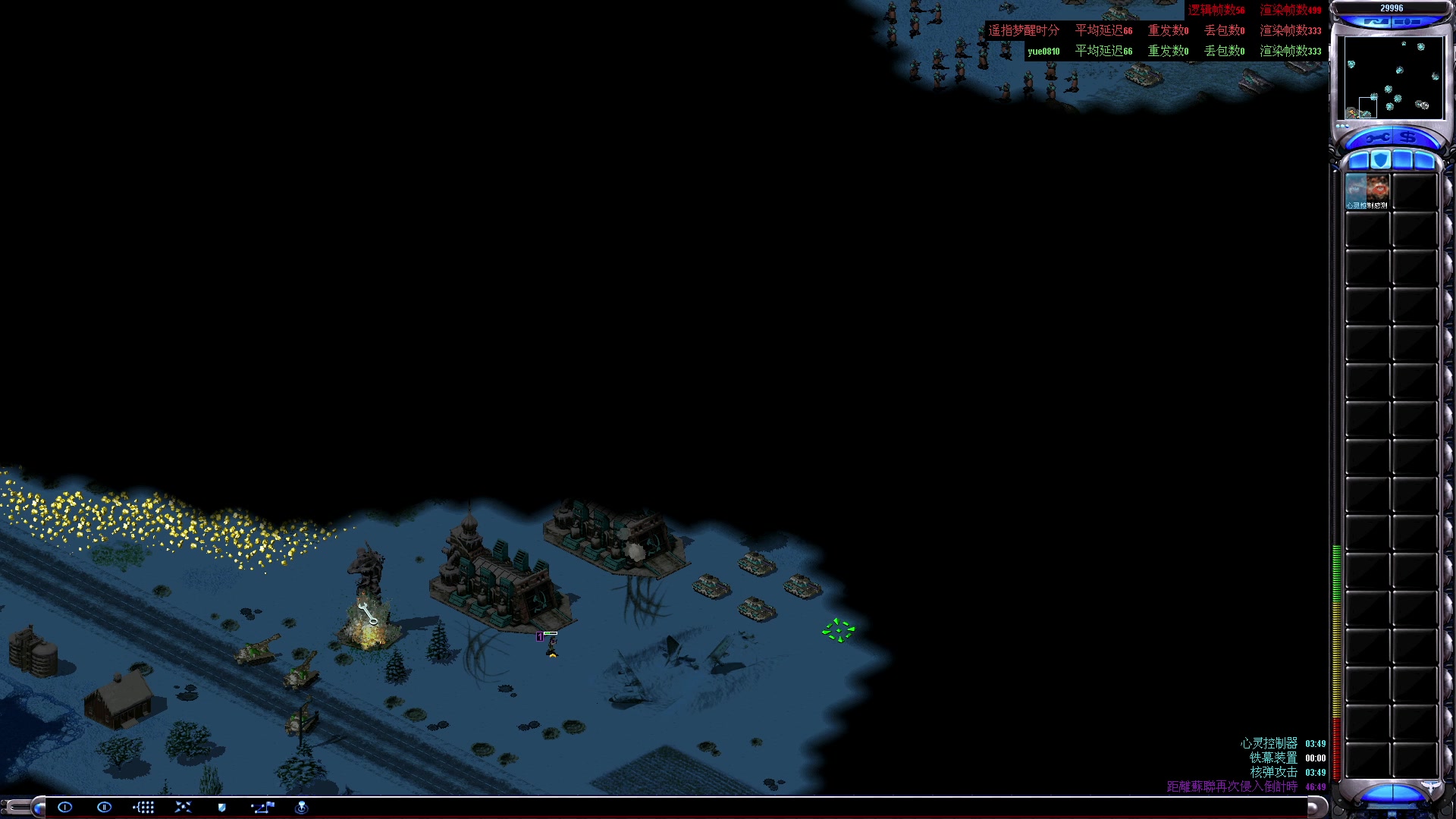Select the infantry unit tagged group 1
Screen dimensions: 1456x819
(x=552, y=646)
